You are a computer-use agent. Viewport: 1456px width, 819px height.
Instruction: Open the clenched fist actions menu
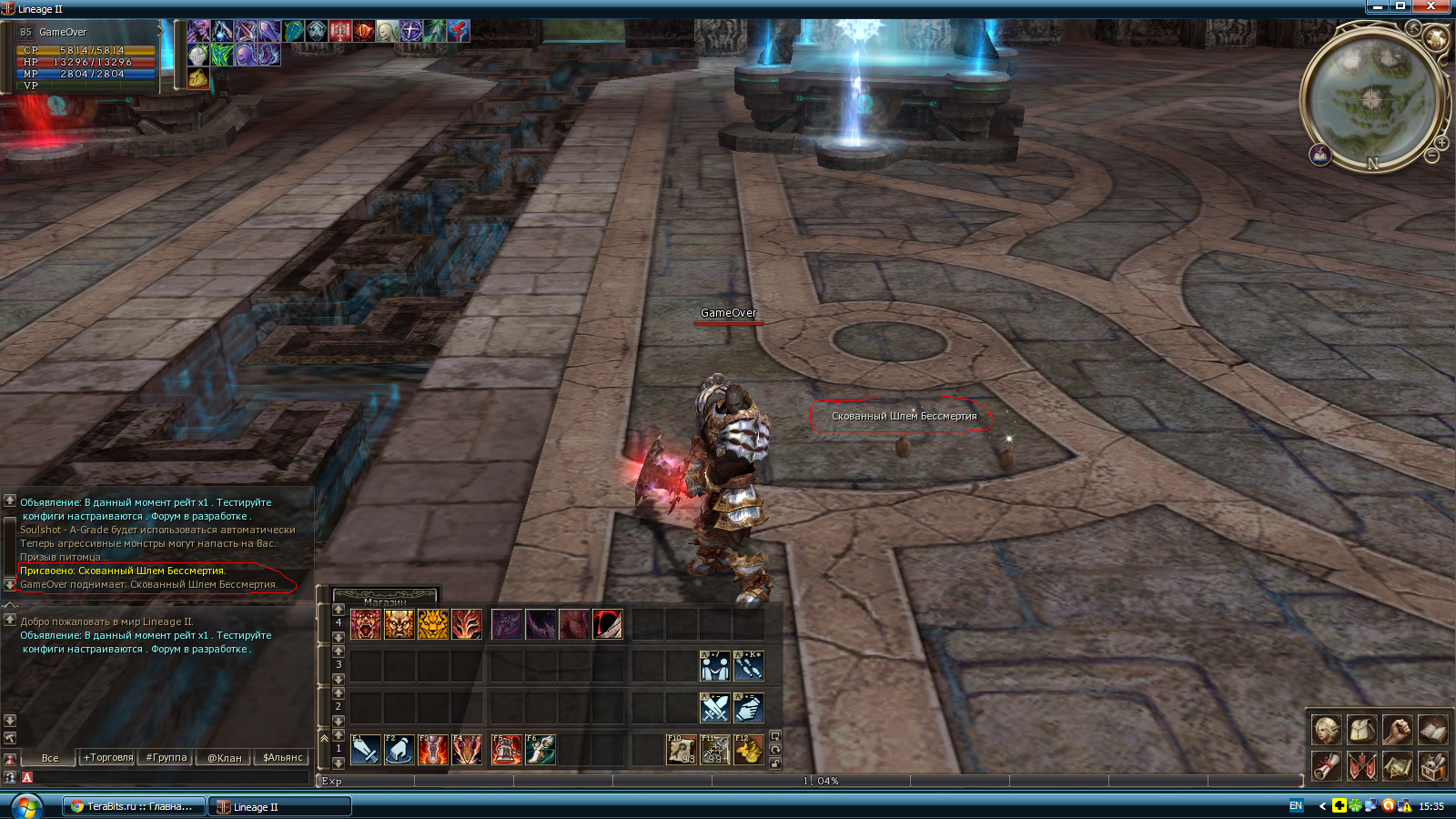point(1398,730)
